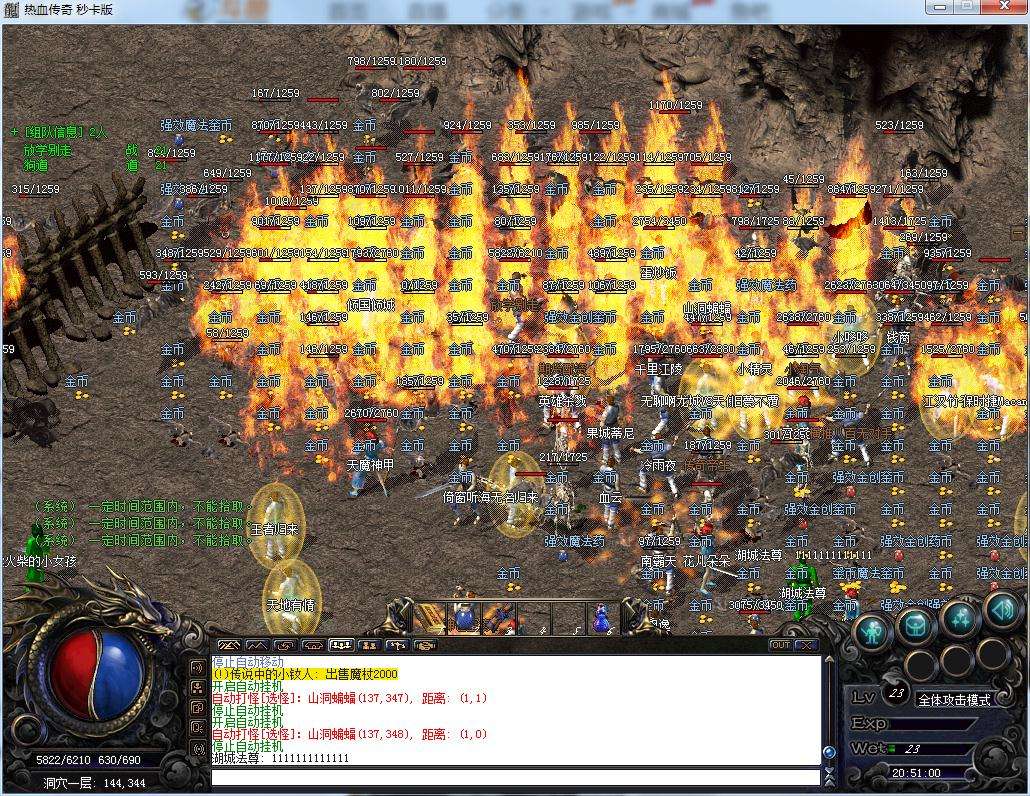Close the game window

point(1003,8)
